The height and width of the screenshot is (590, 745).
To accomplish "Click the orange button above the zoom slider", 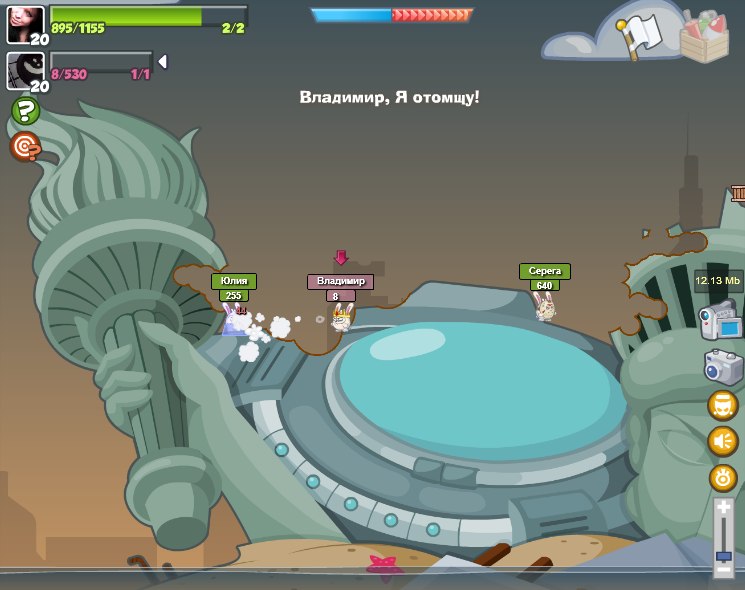I will (x=723, y=477).
